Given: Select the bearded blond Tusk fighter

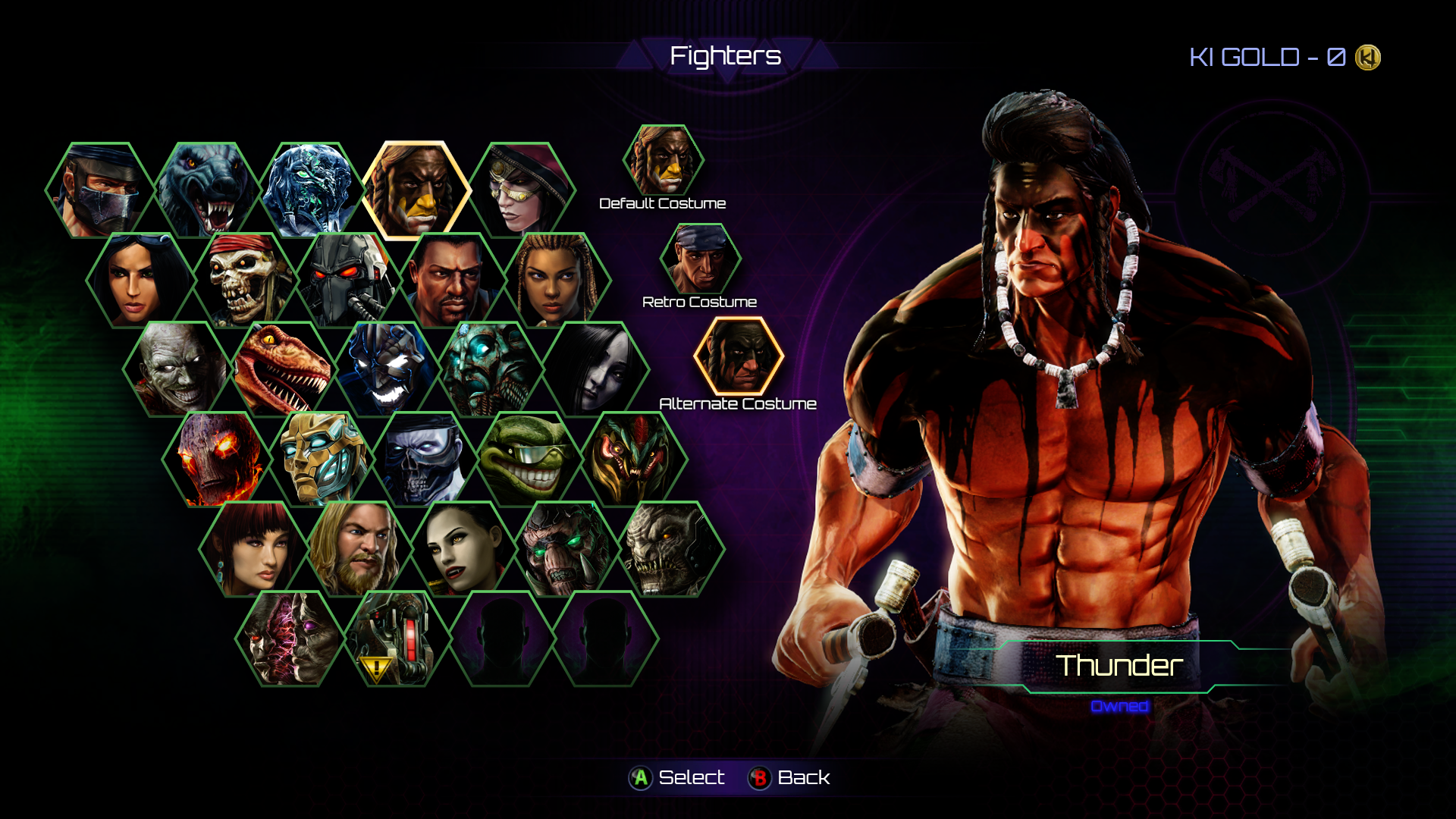Looking at the screenshot, I should [x=358, y=549].
